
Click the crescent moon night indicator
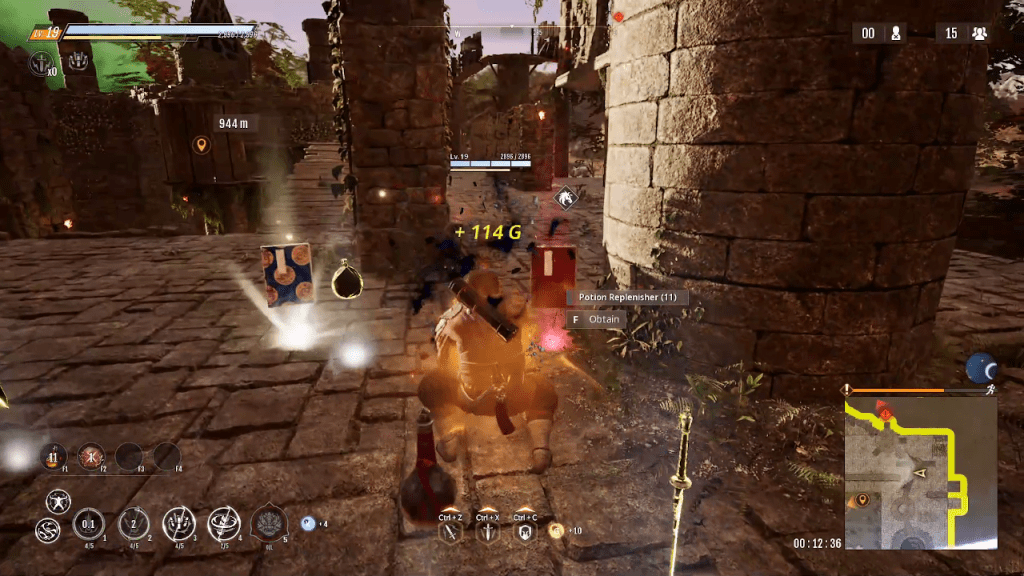[x=981, y=368]
